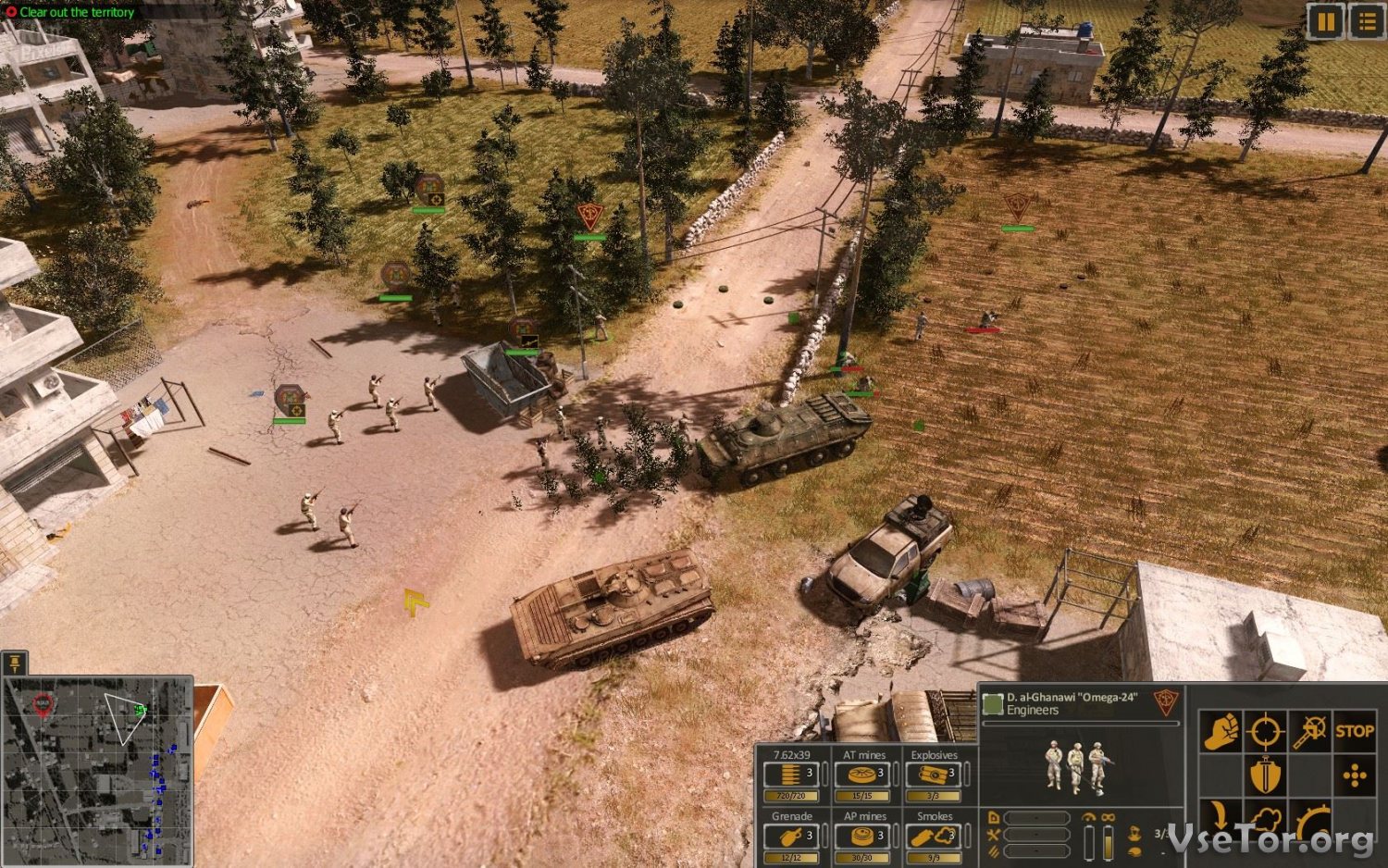Click the Engineers squad portrait

click(1075, 766)
